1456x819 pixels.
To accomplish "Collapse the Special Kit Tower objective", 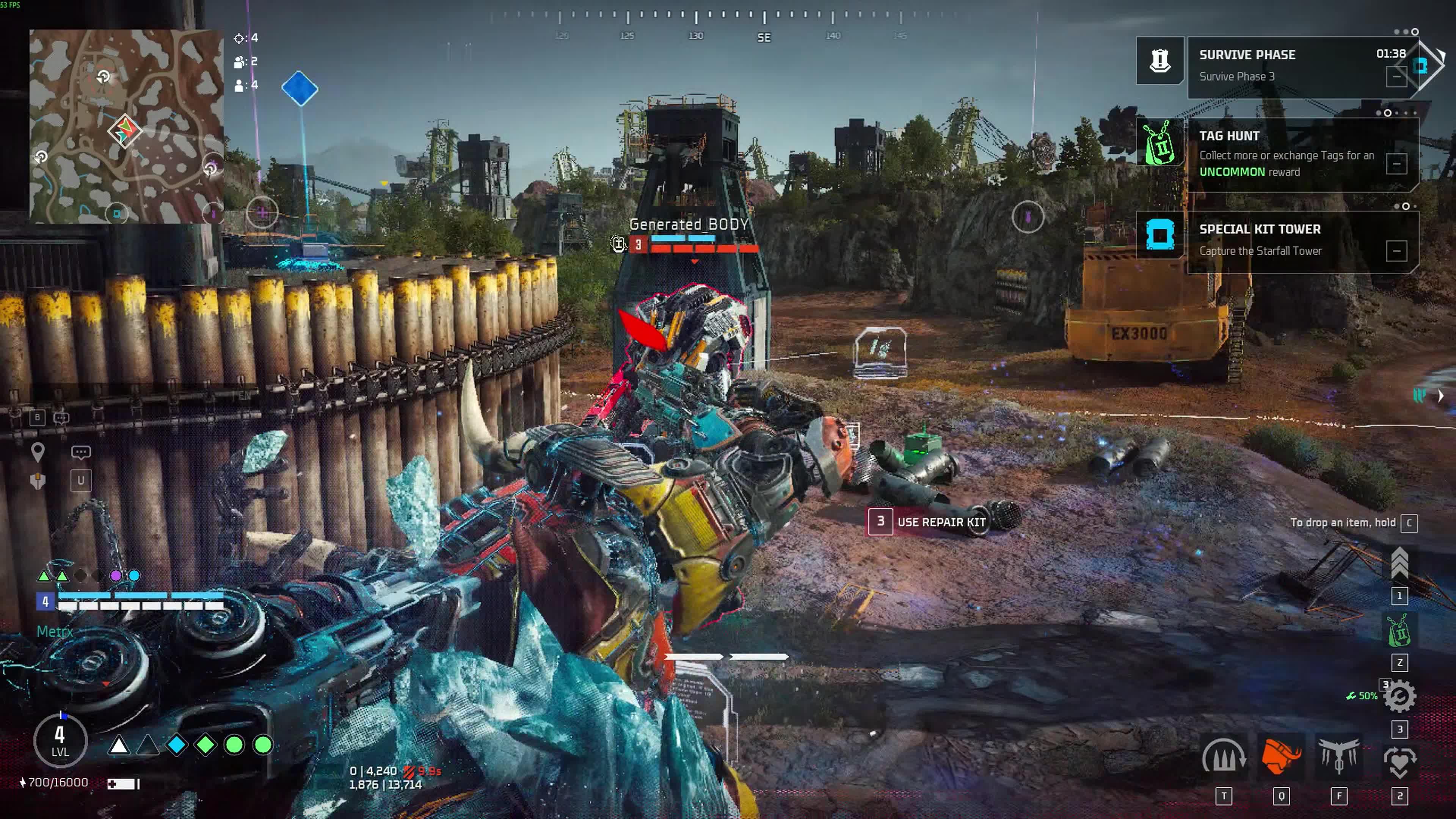I will pos(1395,251).
